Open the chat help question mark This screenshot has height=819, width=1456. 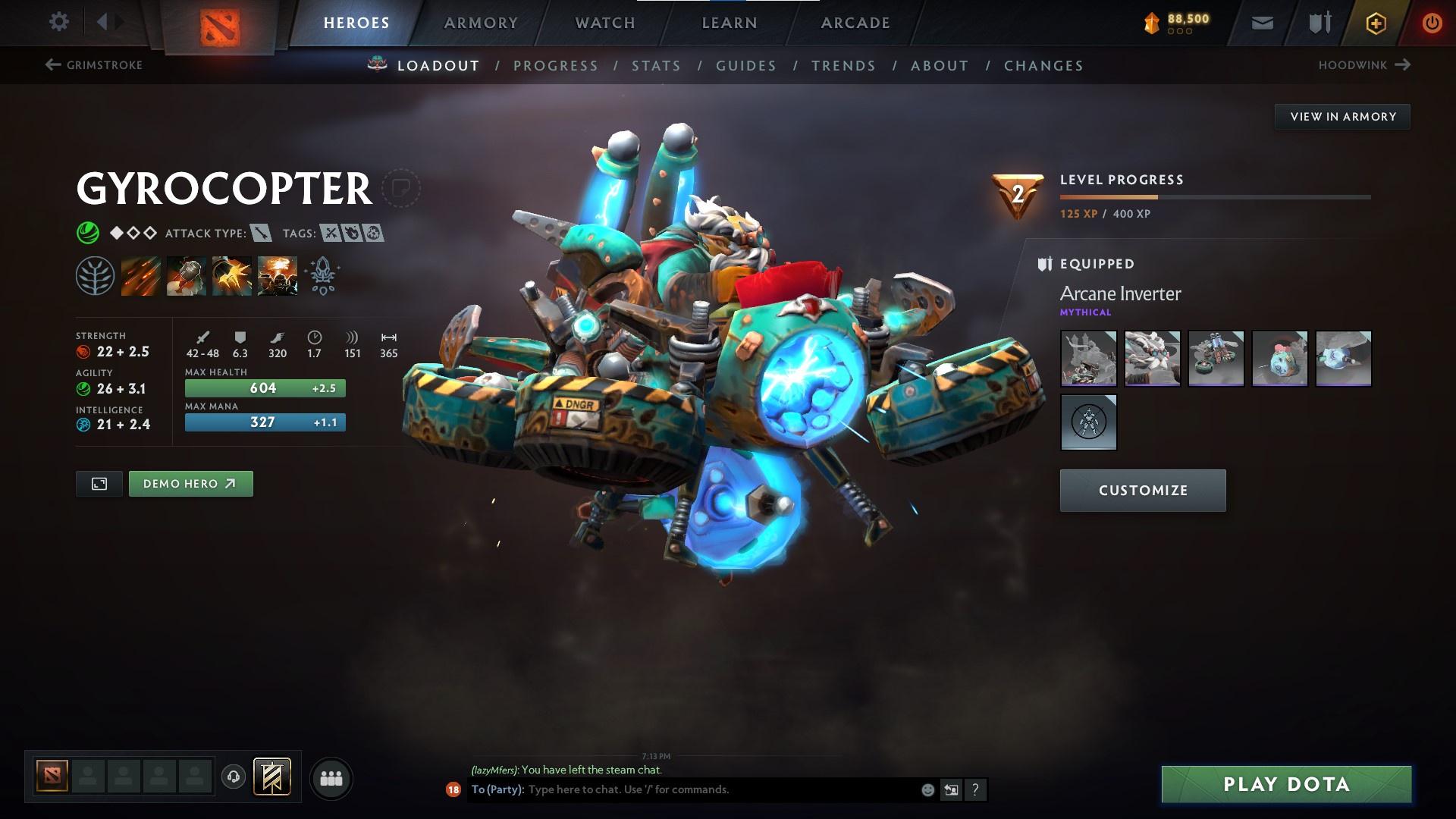pos(975,789)
